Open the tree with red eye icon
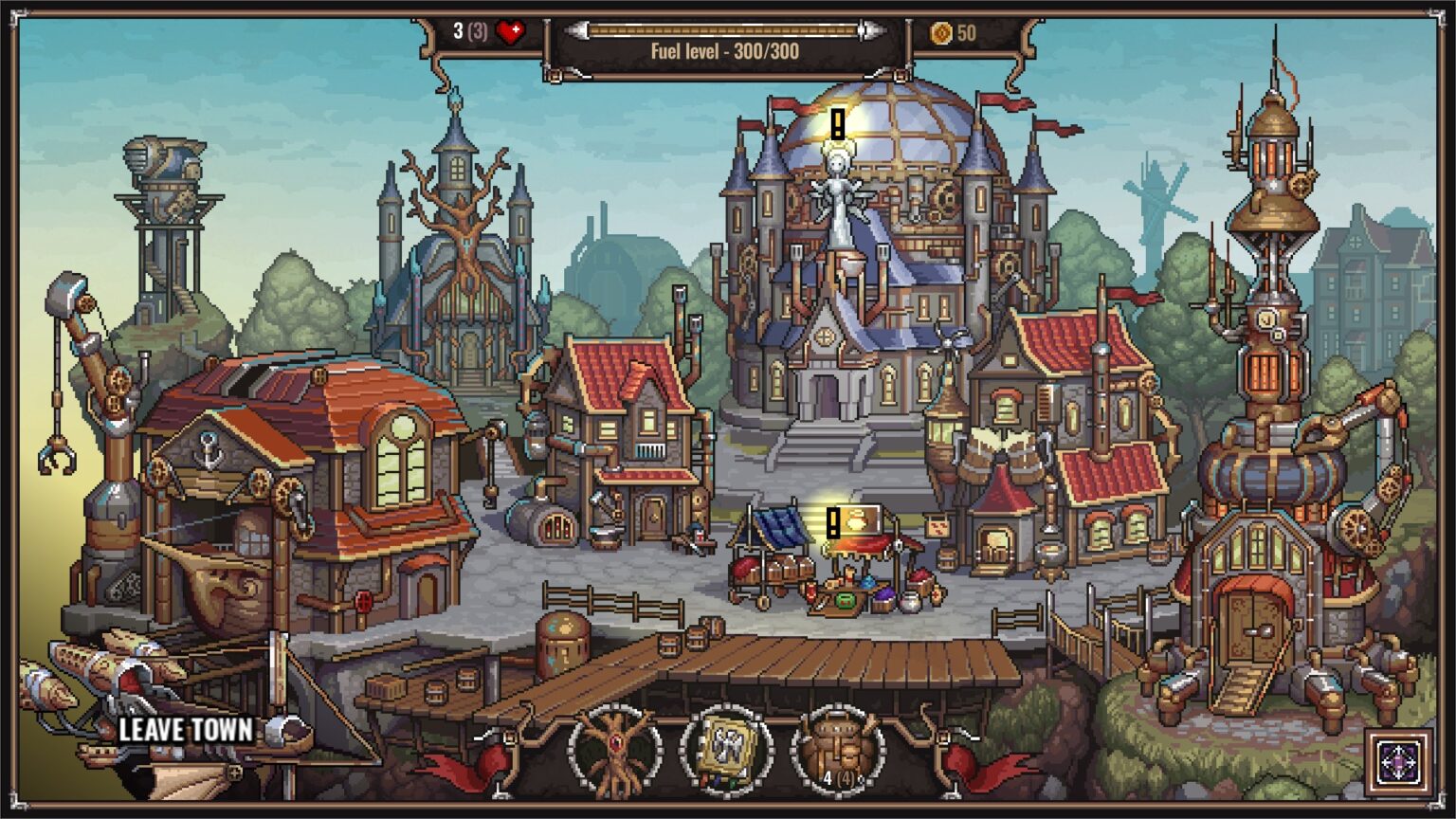This screenshot has height=819, width=1456. (x=614, y=752)
